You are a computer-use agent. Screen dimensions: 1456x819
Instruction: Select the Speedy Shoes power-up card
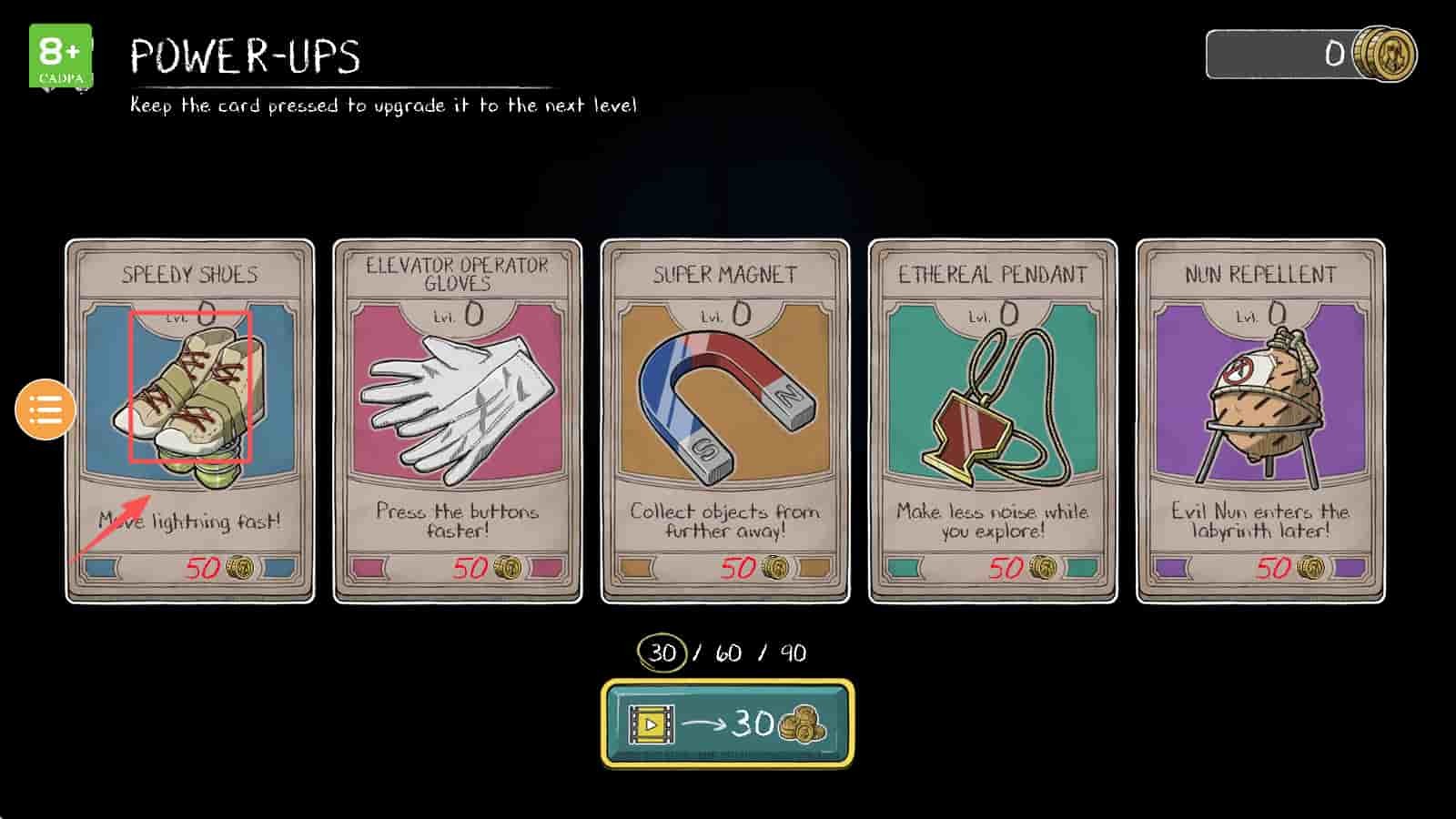point(190,420)
